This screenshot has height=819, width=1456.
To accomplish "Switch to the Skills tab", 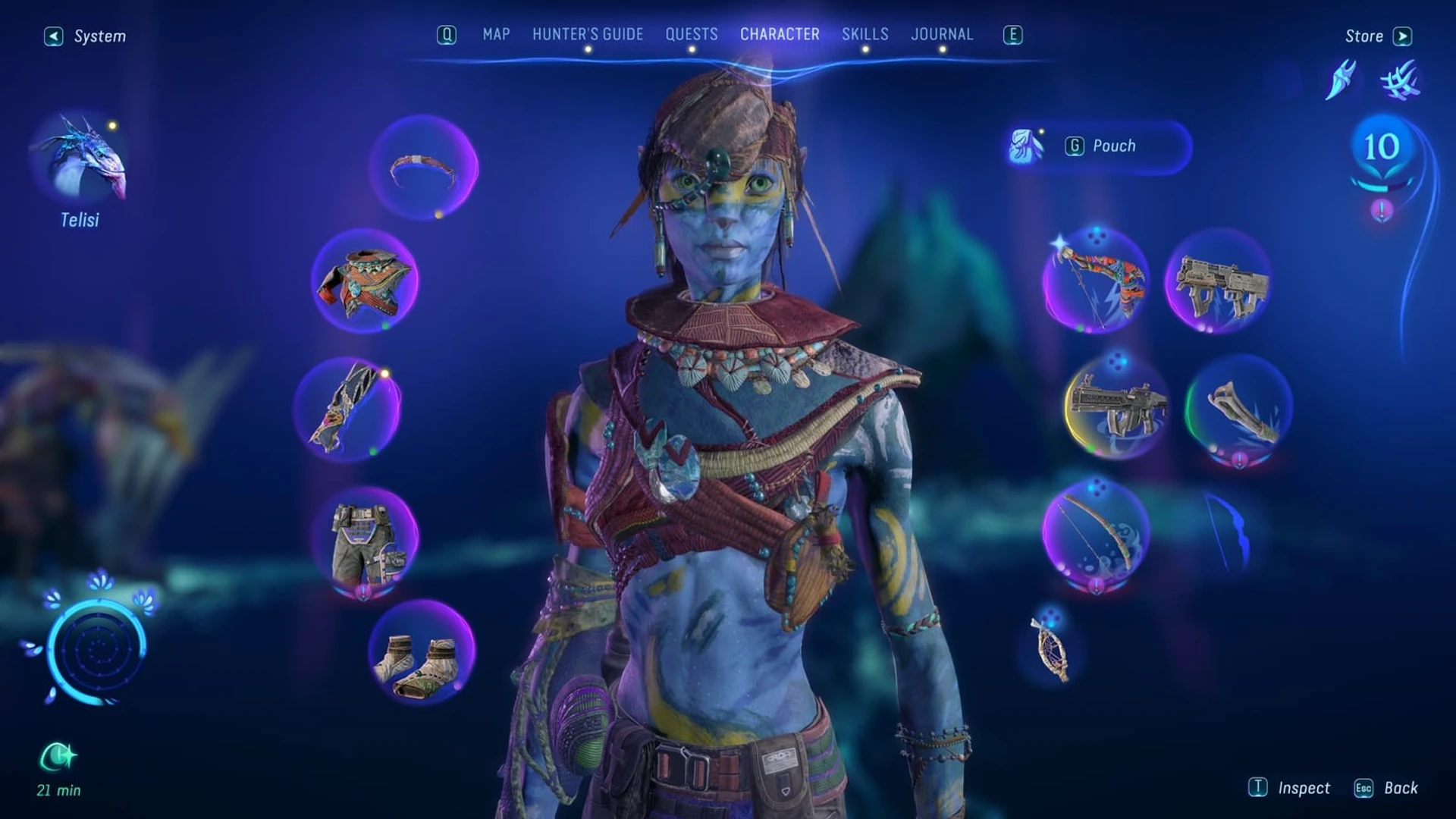I will tap(864, 34).
